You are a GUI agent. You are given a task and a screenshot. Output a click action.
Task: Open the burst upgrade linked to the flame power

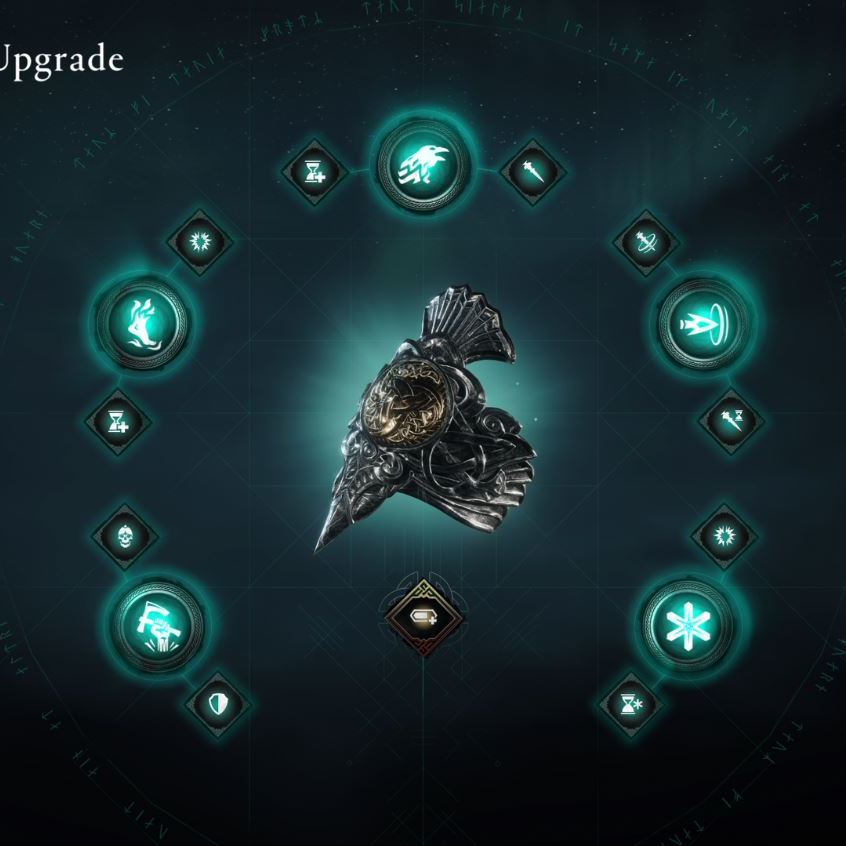(199, 242)
